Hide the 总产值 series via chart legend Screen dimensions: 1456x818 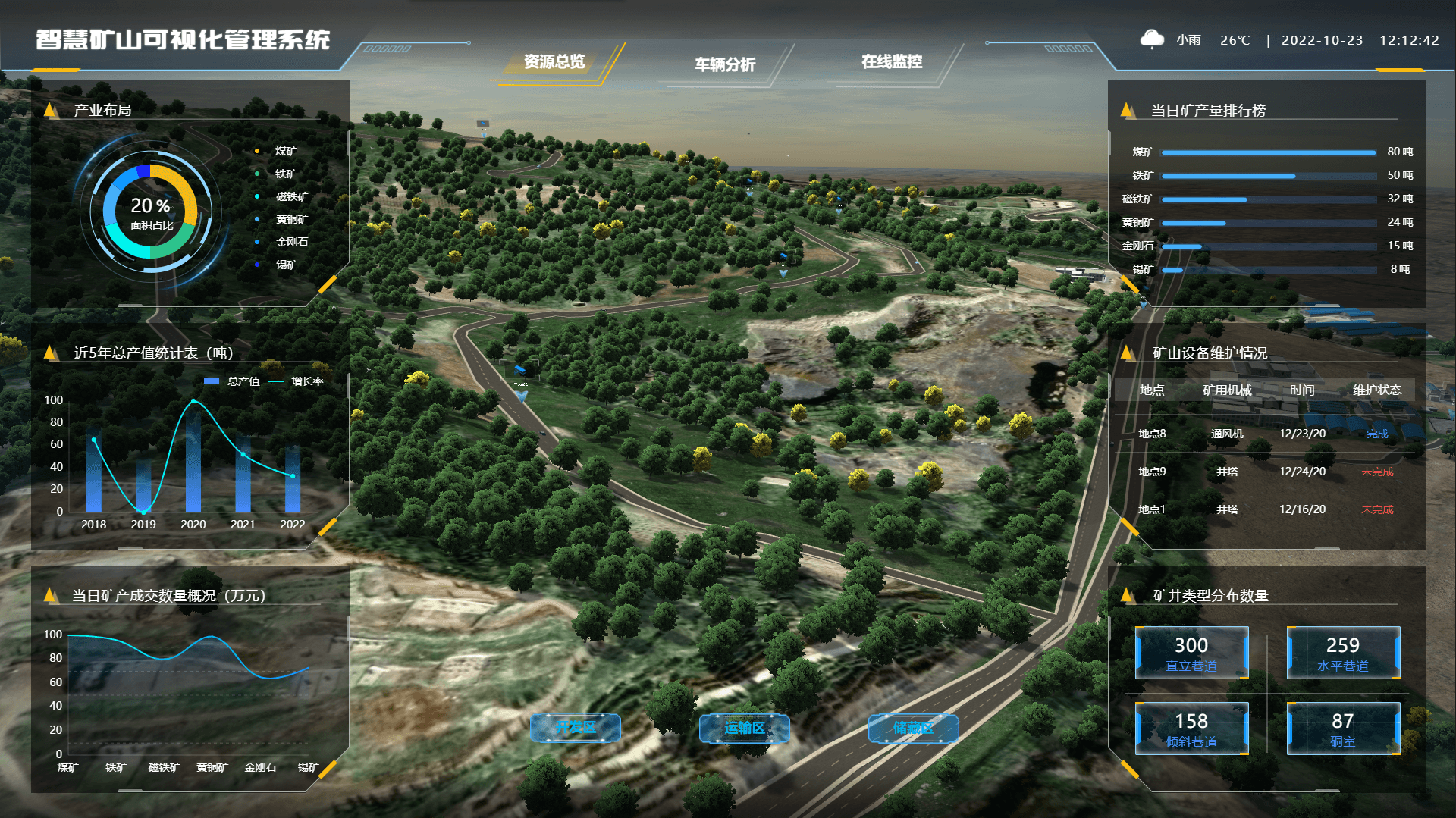click(x=234, y=381)
